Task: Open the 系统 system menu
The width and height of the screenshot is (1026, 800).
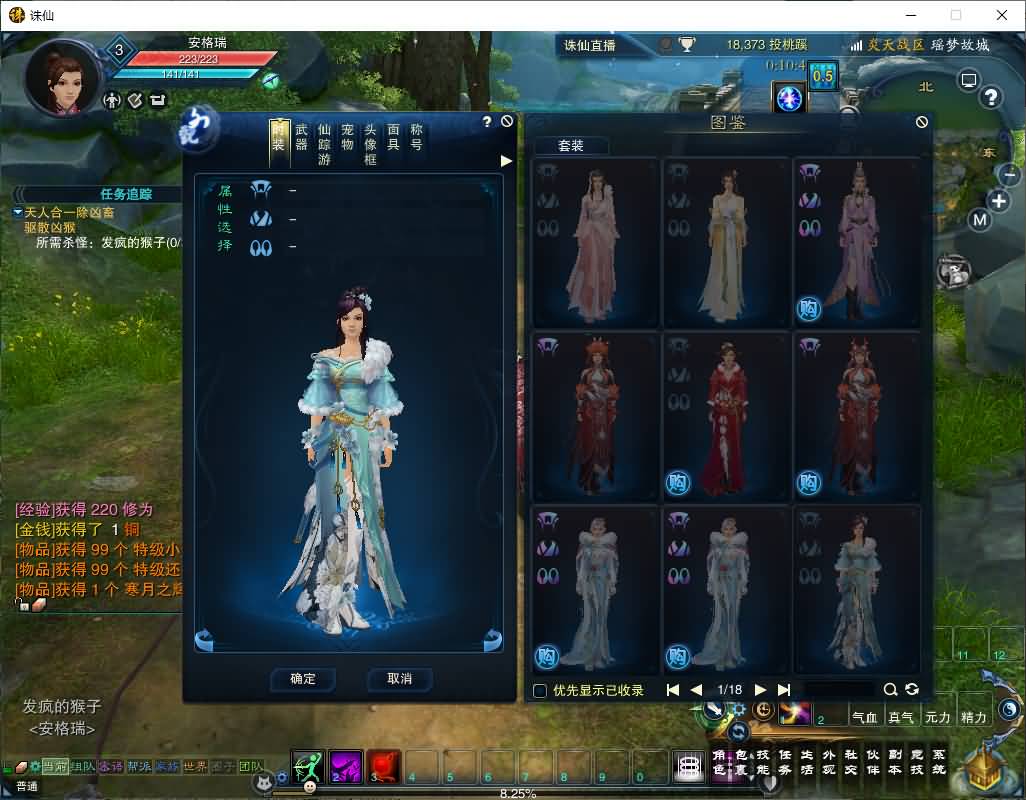Action: pos(937,762)
